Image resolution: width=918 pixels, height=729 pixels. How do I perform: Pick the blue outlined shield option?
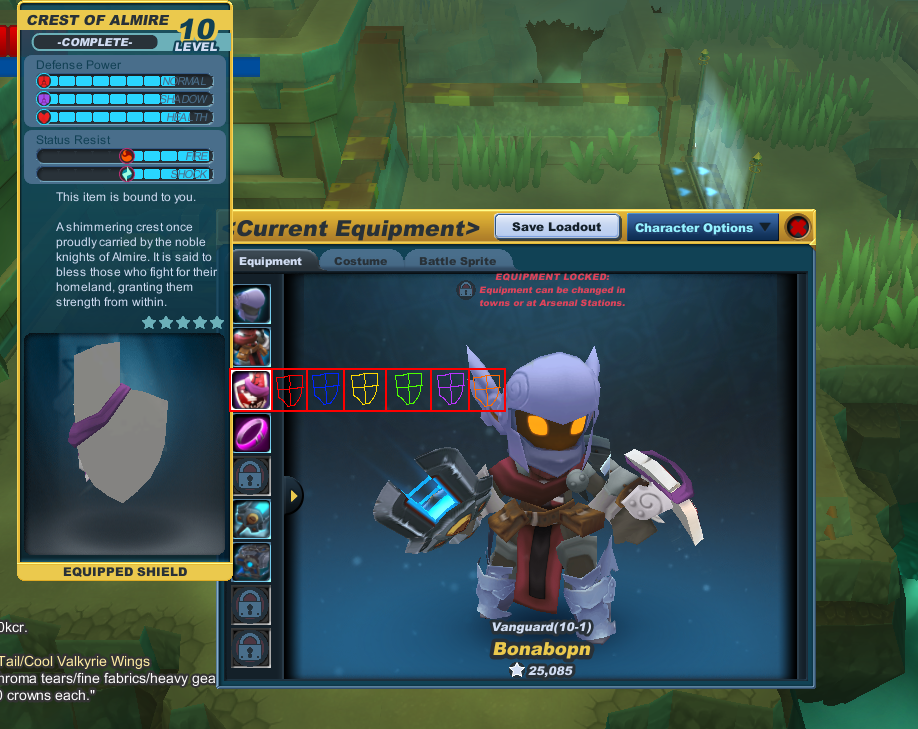point(325,389)
